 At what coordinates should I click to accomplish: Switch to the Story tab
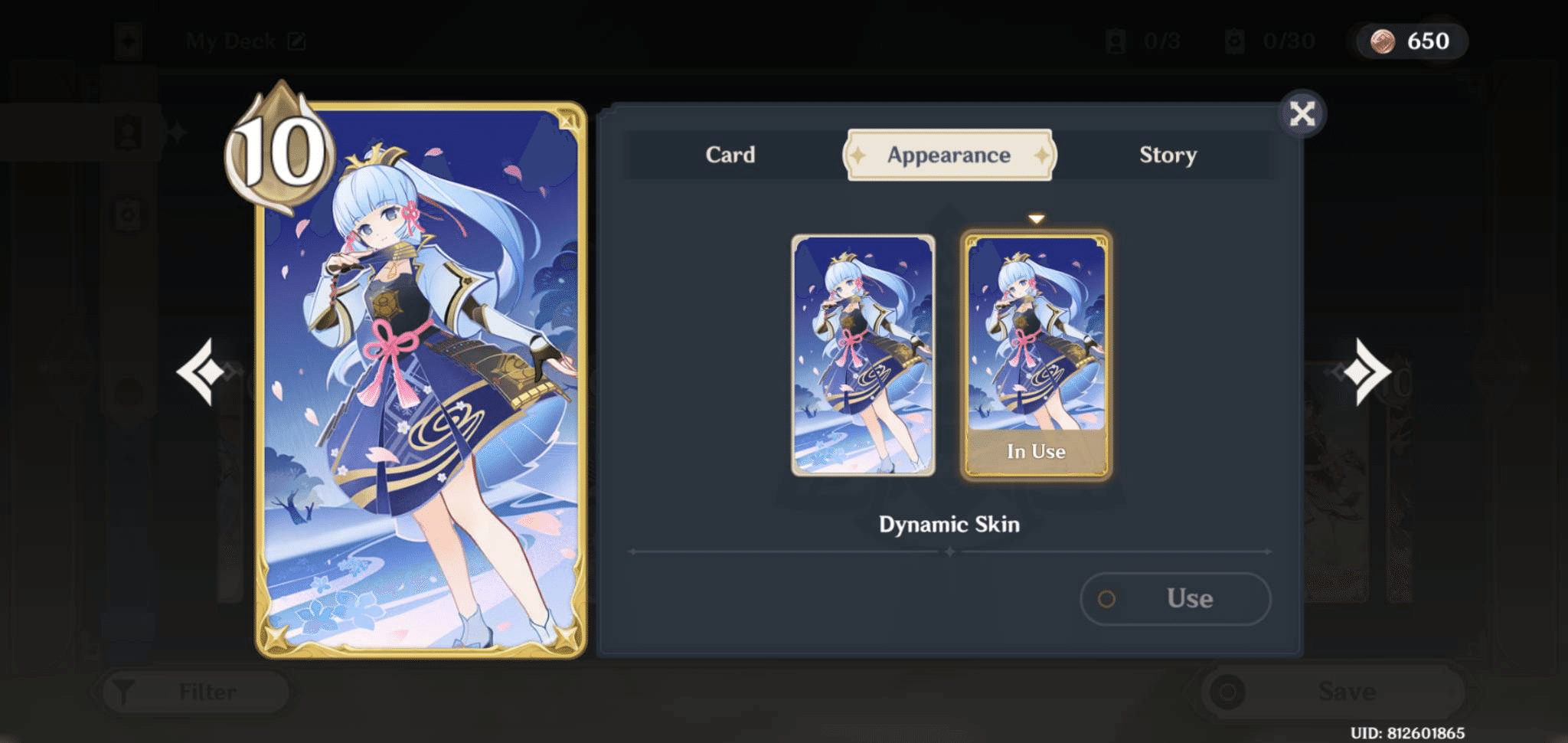[1168, 155]
